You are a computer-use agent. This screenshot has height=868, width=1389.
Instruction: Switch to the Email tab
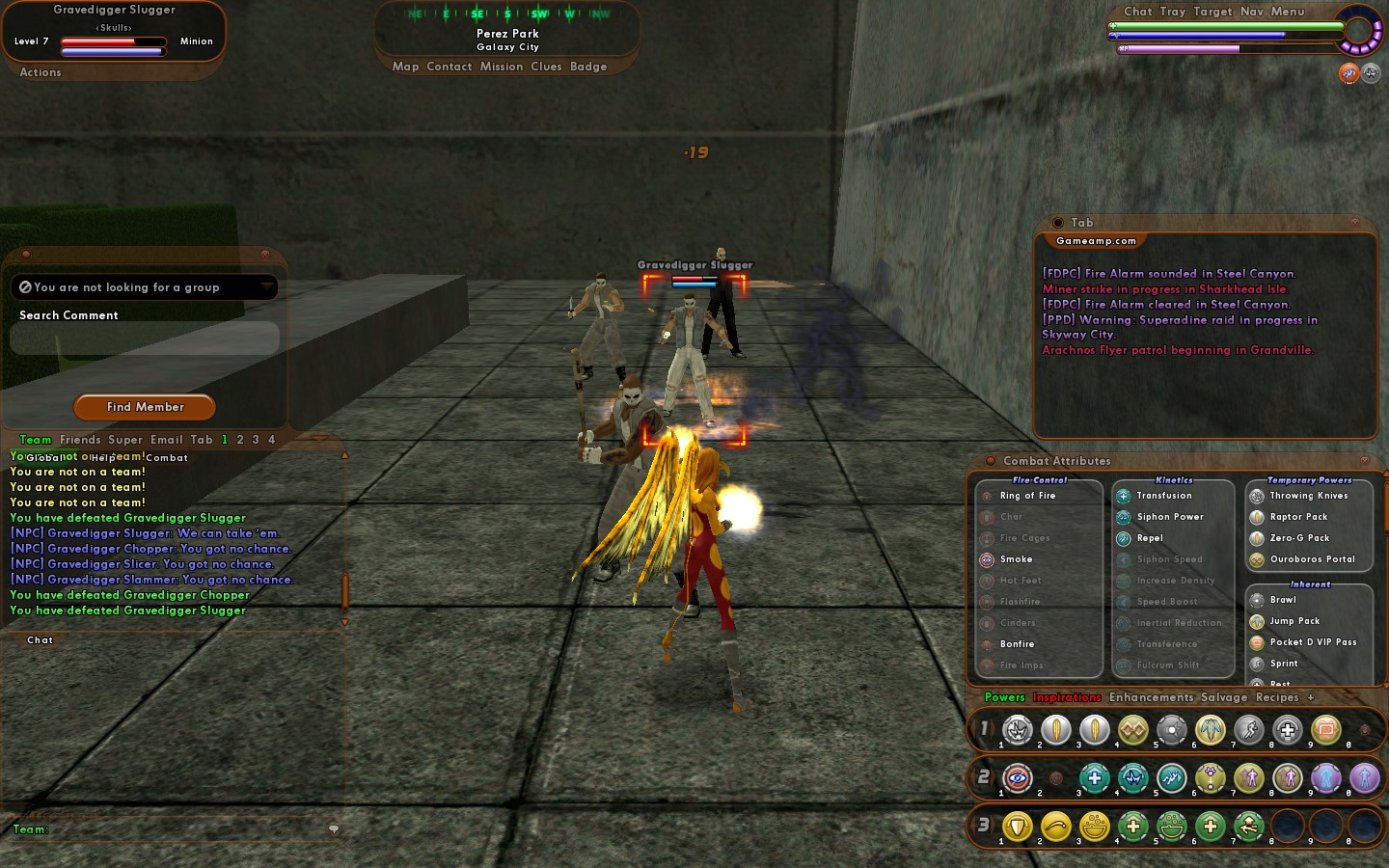(166, 440)
